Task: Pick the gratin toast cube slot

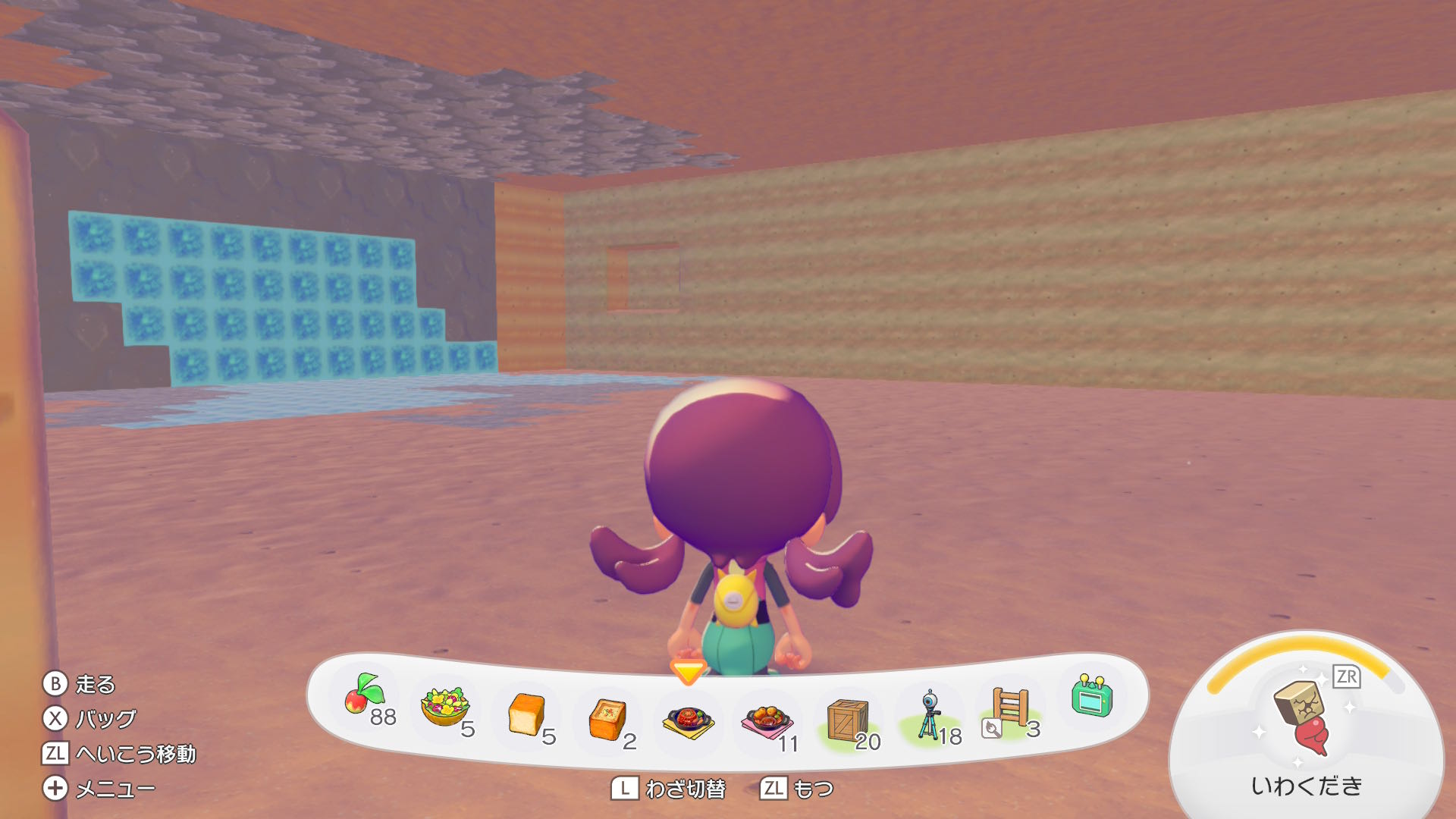Action: 607,719
